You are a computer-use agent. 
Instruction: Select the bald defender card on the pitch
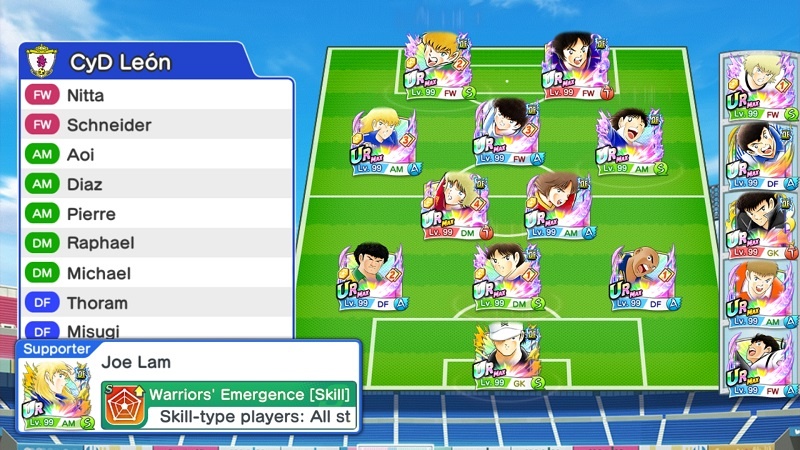pyautogui.click(x=642, y=277)
